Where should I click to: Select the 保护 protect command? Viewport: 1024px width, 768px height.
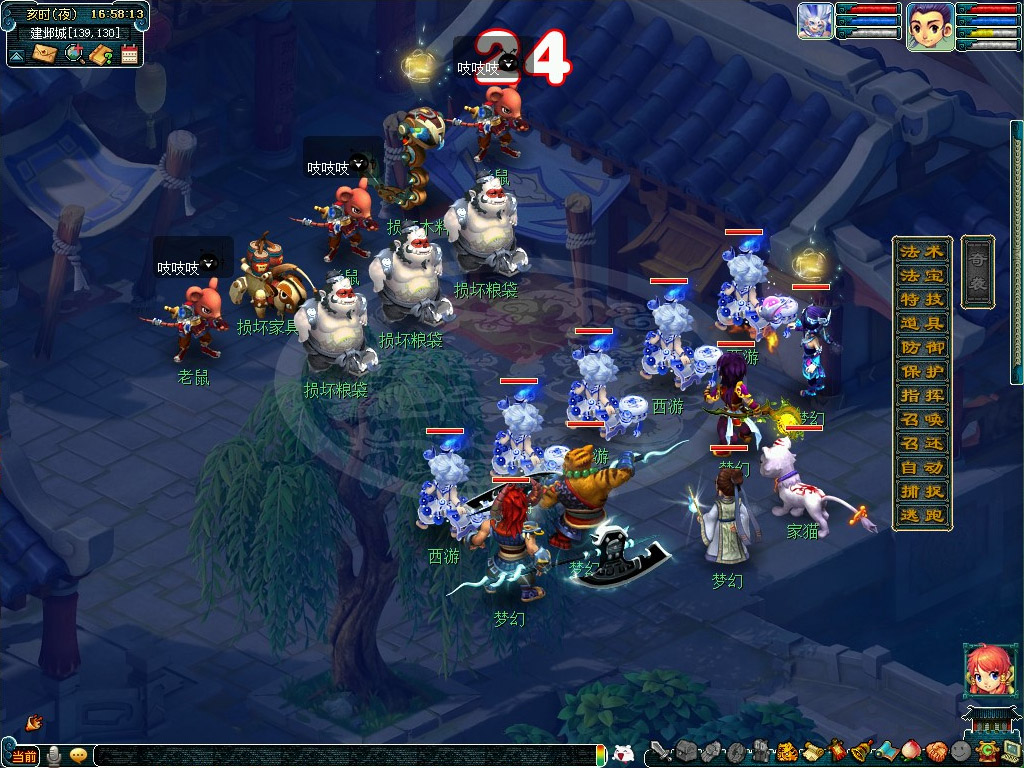click(920, 371)
